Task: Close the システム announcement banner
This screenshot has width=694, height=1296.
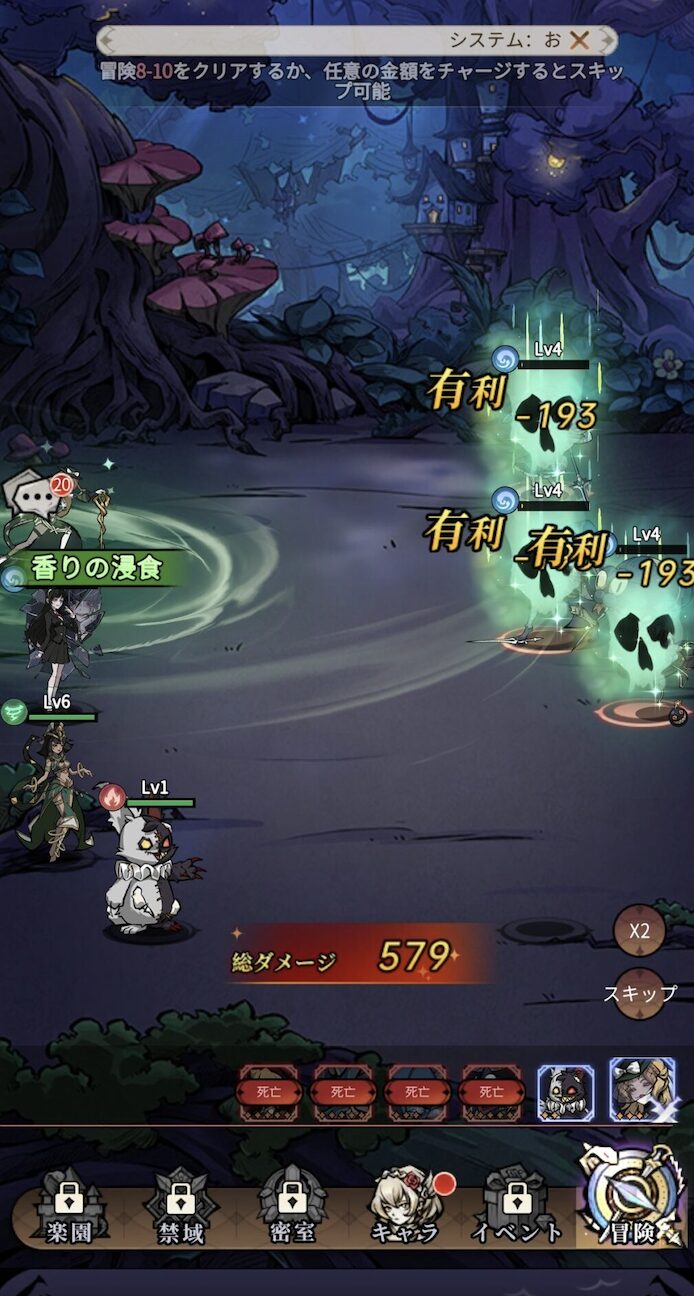Action: click(579, 40)
